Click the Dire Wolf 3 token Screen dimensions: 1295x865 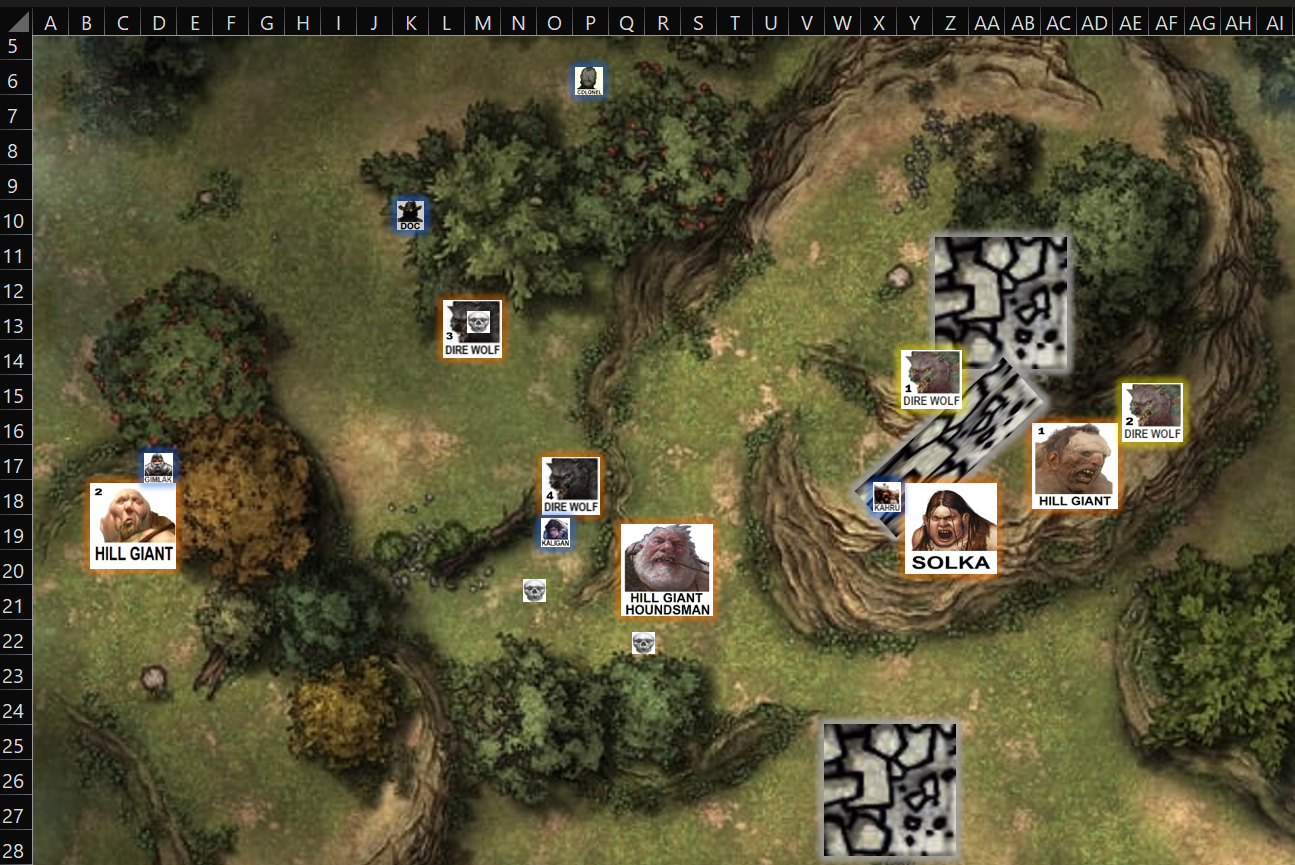point(472,329)
